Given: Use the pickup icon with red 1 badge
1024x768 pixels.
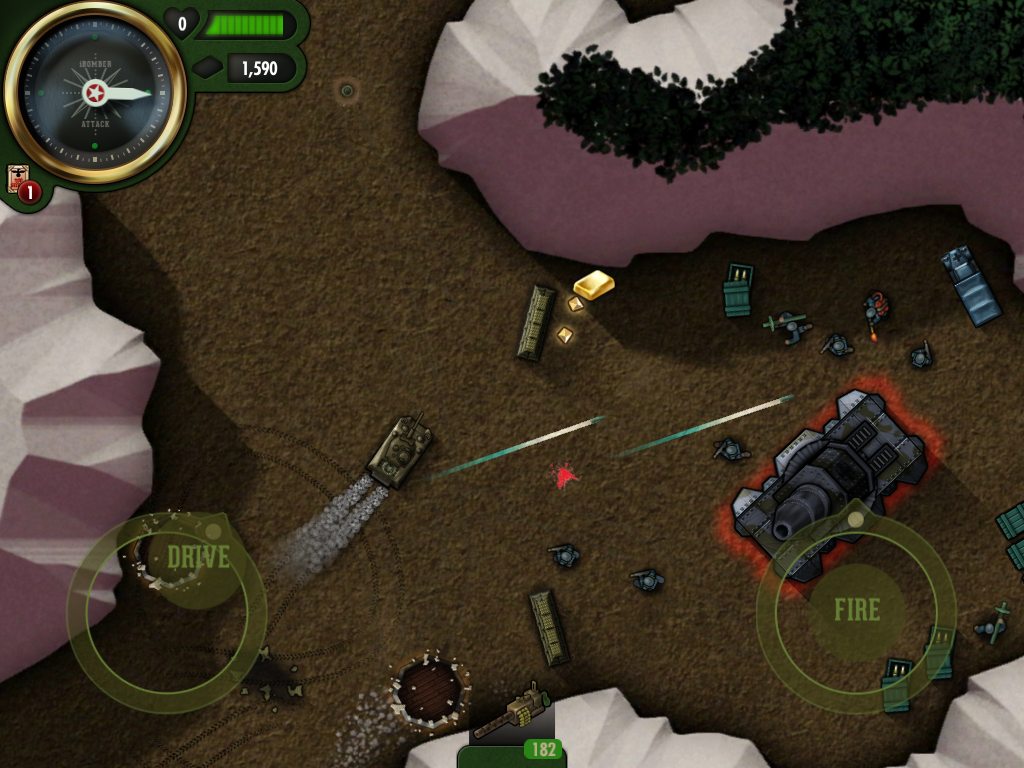Looking at the screenshot, I should [x=21, y=182].
